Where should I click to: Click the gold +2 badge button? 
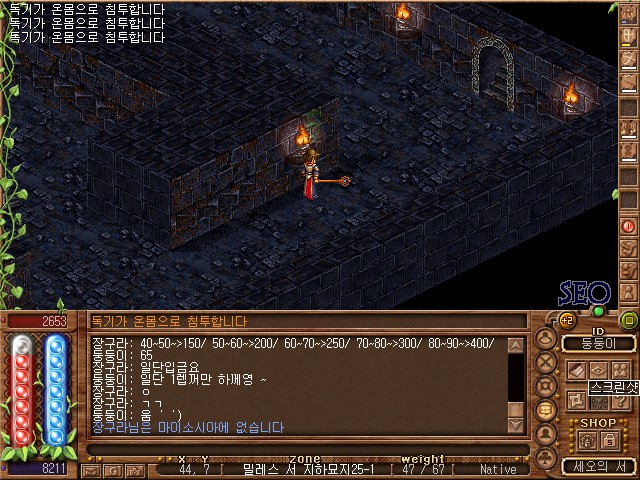pyautogui.click(x=567, y=320)
